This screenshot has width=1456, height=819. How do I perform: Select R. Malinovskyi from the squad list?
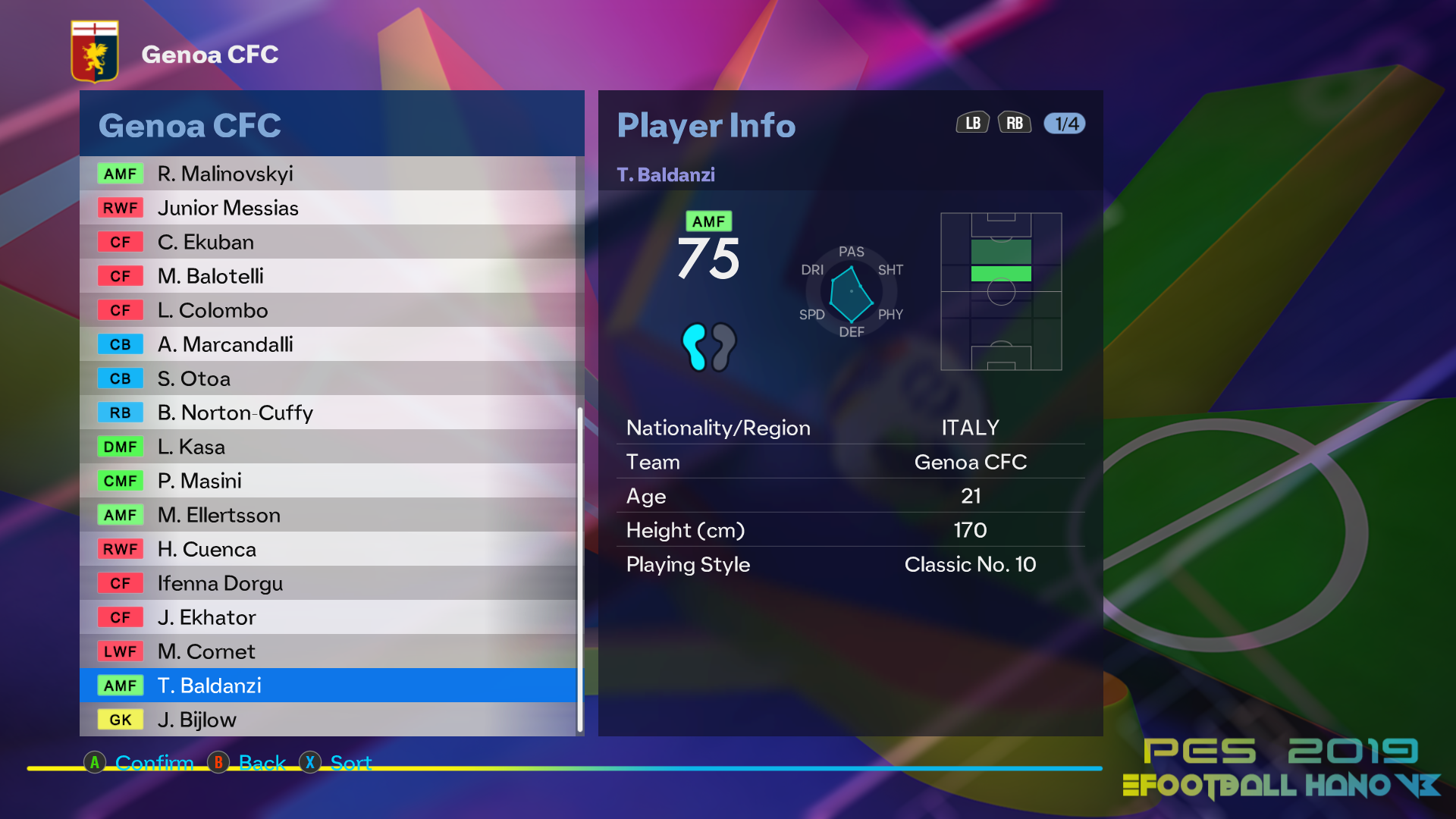328,174
